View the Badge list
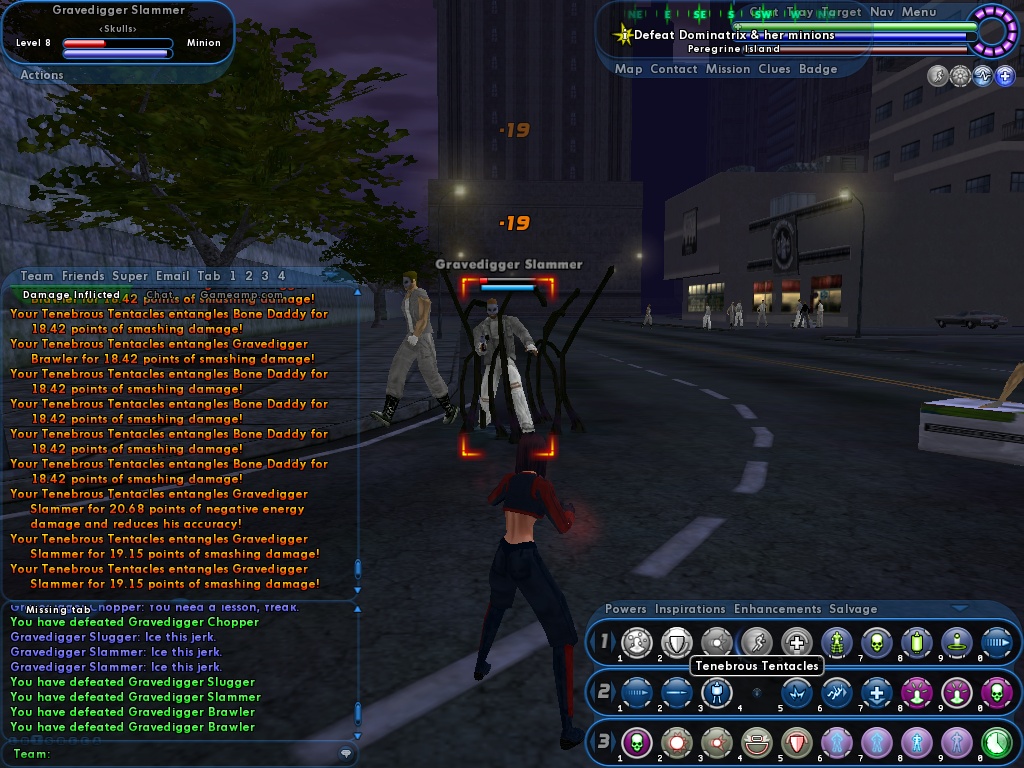 coord(818,69)
